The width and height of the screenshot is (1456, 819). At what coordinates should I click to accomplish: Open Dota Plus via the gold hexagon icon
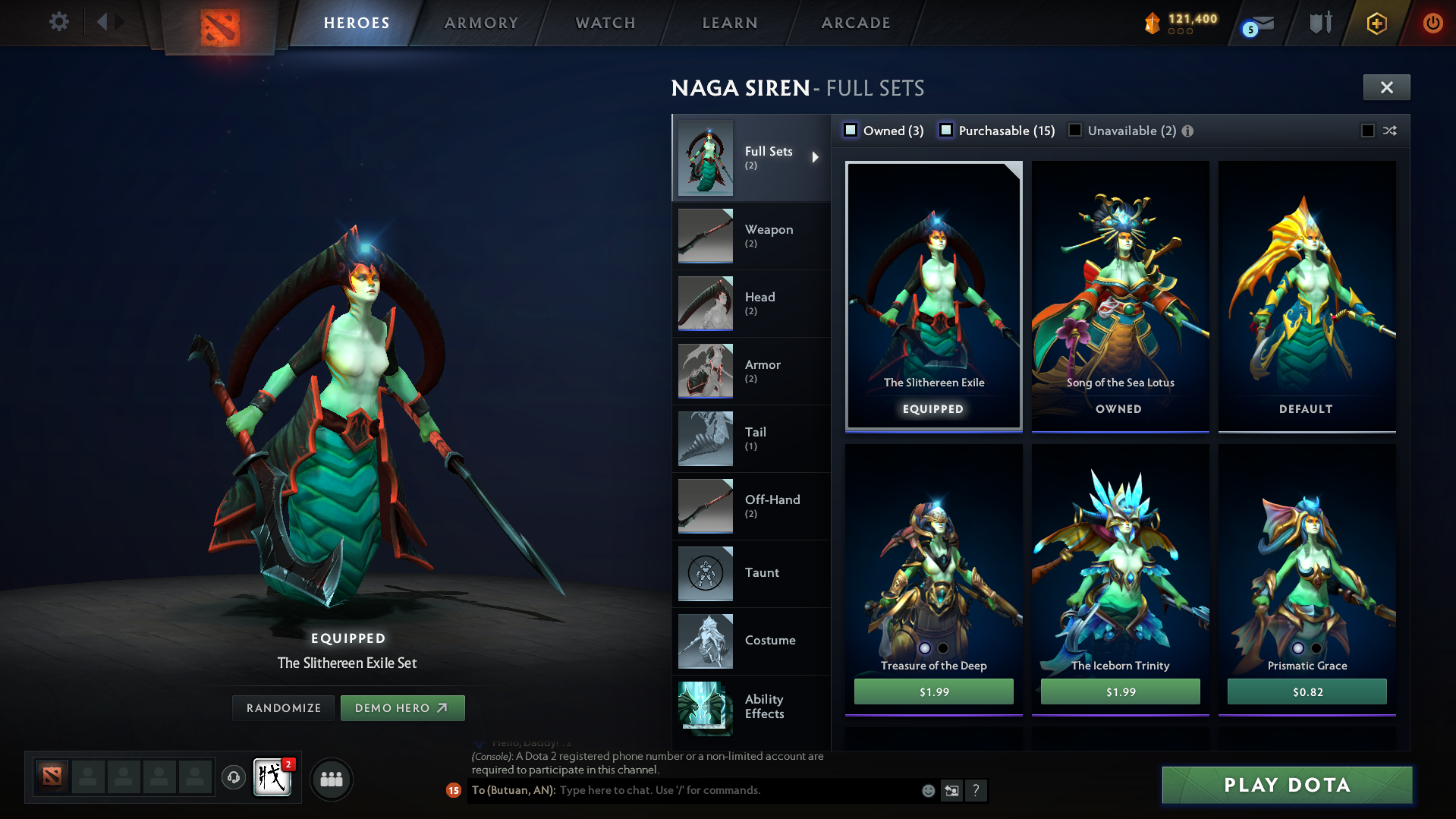point(1376,23)
